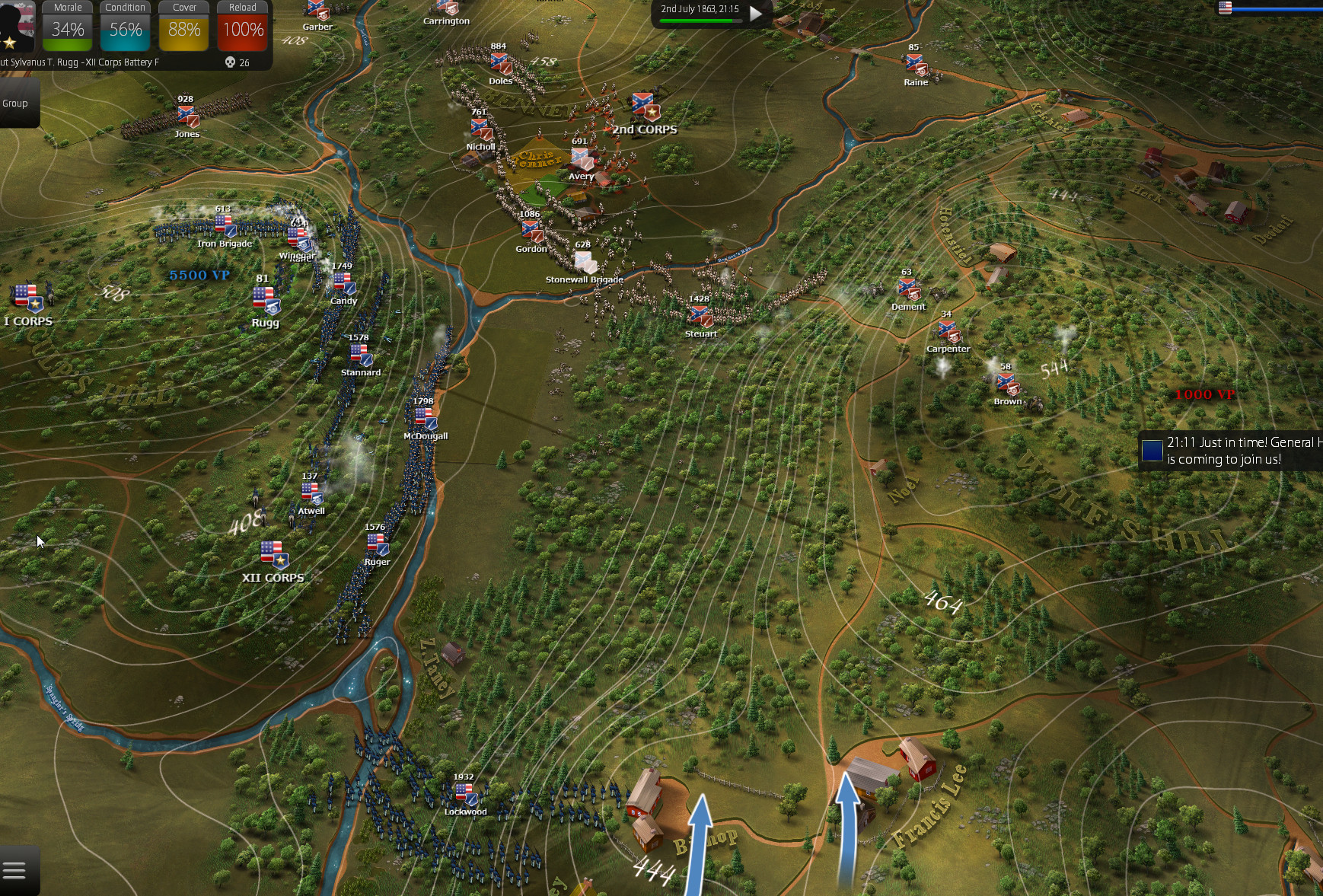Image resolution: width=1323 pixels, height=896 pixels.
Task: Select Lockwood's brigade flag
Action: click(x=465, y=794)
